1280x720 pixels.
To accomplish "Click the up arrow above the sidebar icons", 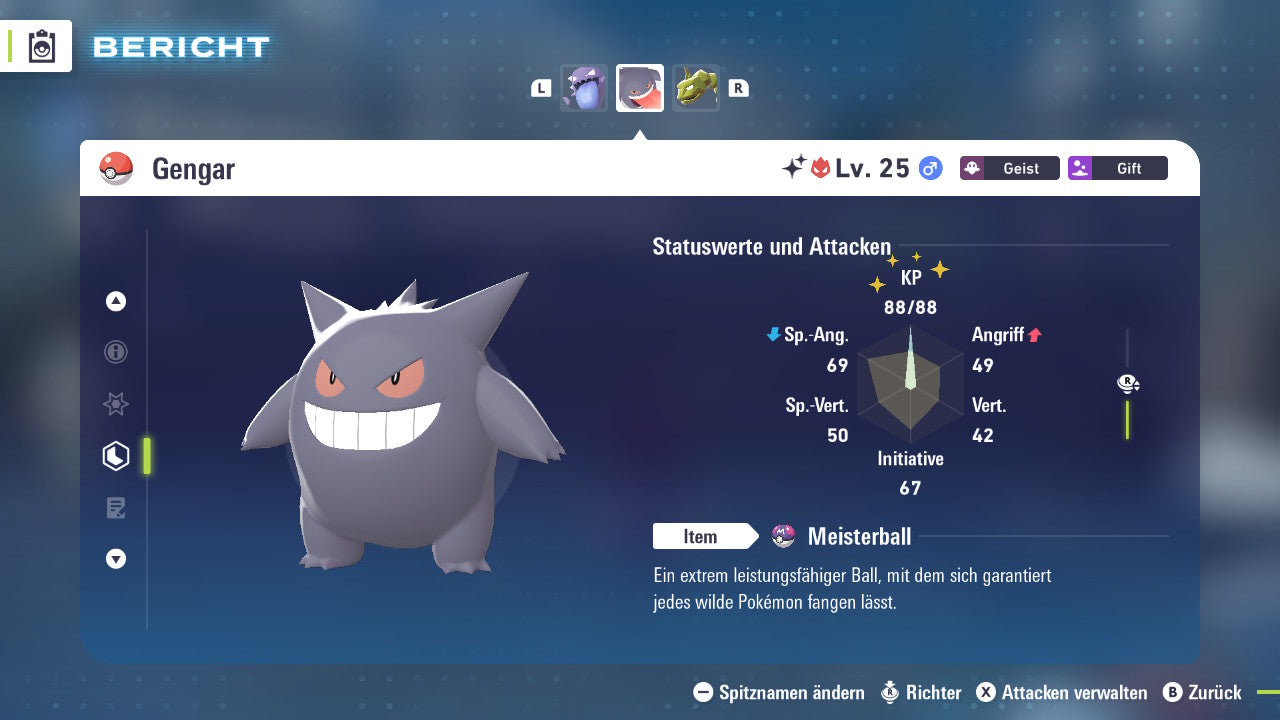I will coord(116,301).
